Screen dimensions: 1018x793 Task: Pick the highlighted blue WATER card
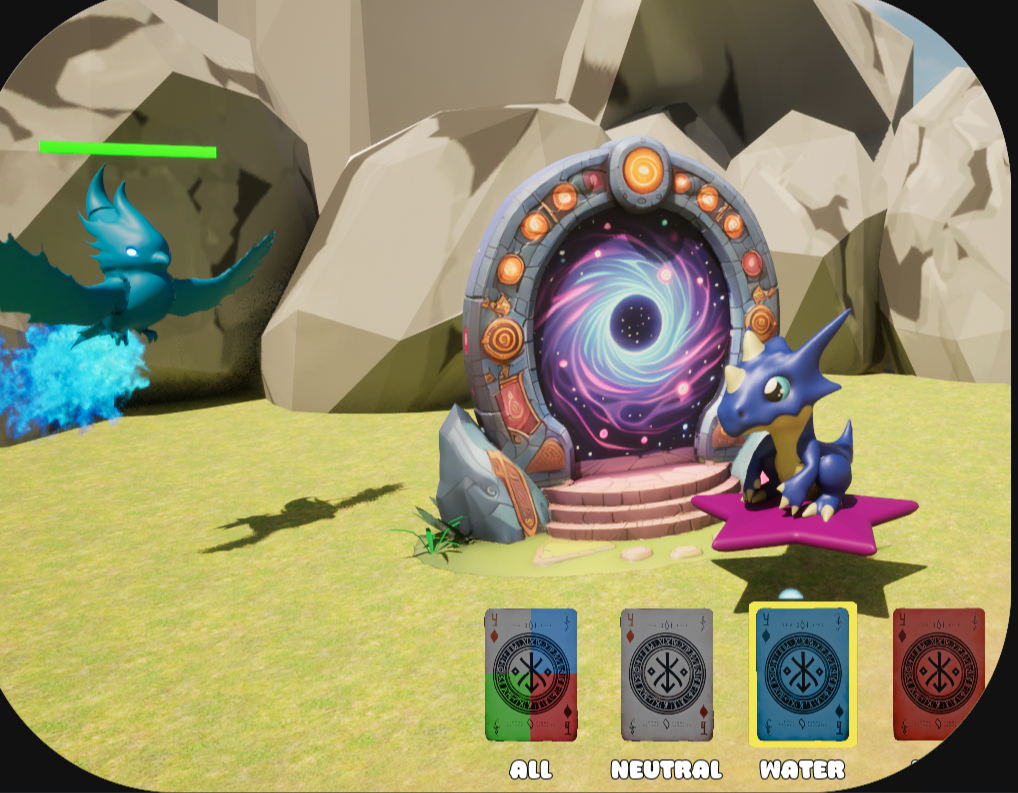pos(803,675)
